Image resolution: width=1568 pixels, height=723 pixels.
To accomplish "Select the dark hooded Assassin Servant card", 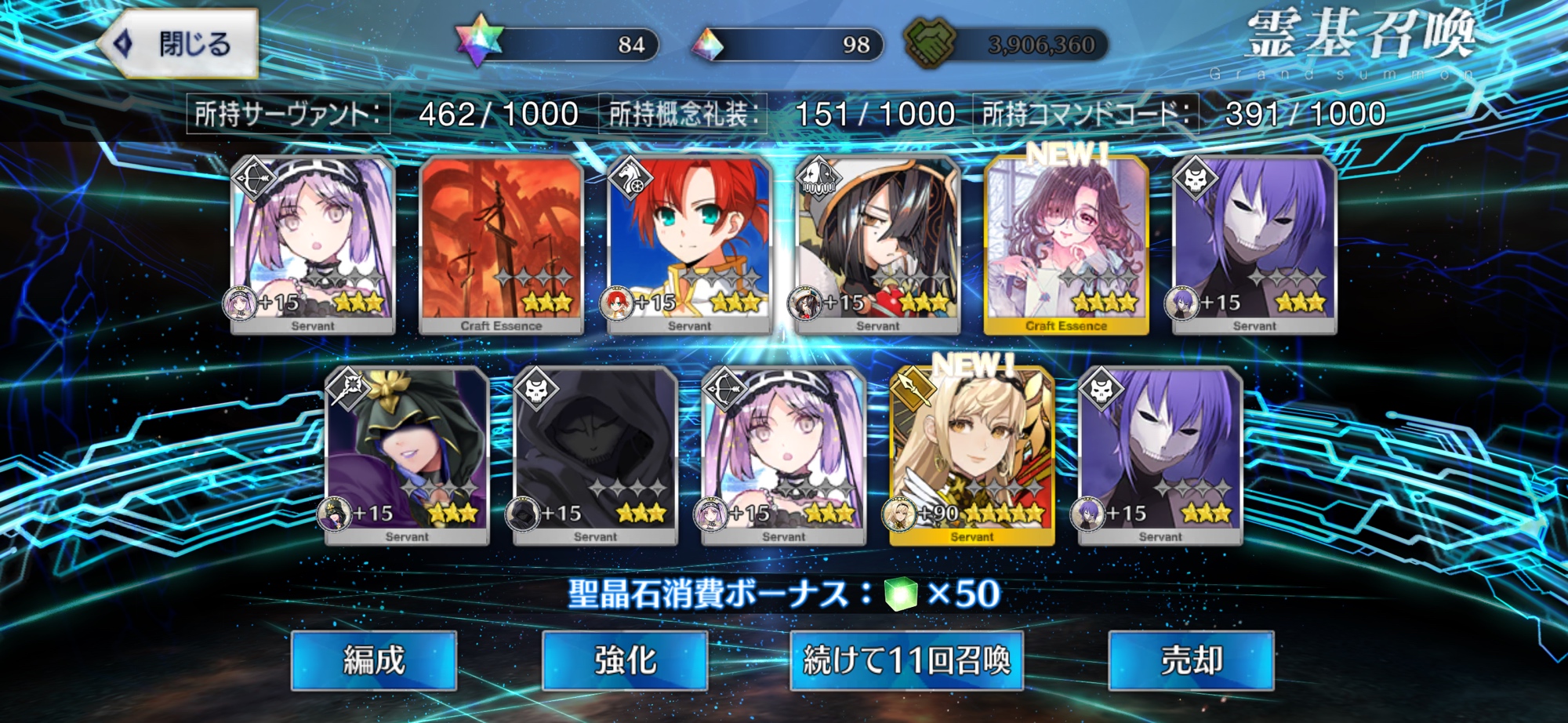I will [x=595, y=456].
